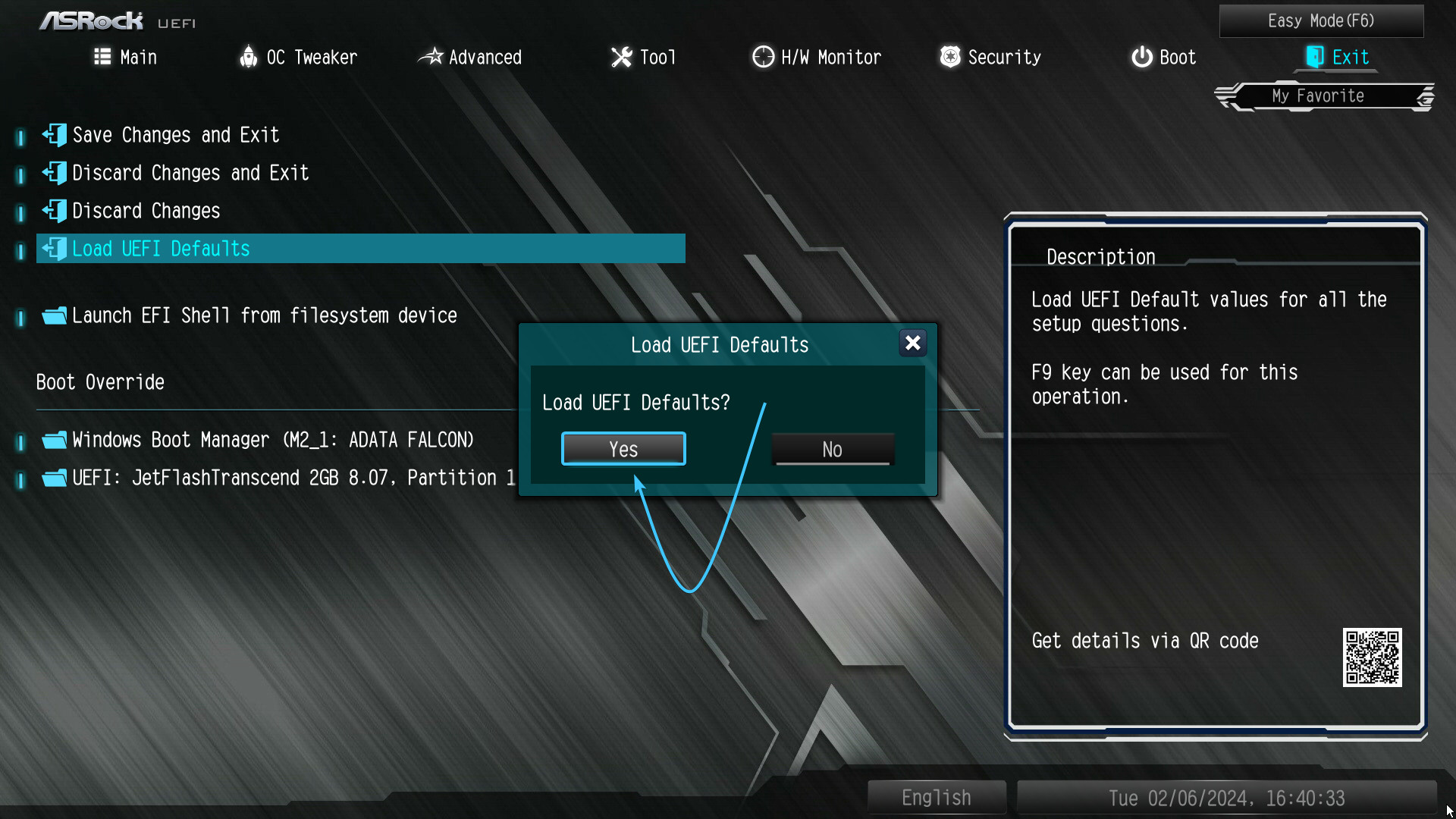Viewport: 1456px width, 819px height.
Task: Click No to cancel loading UEFI defaults
Action: pos(832,449)
